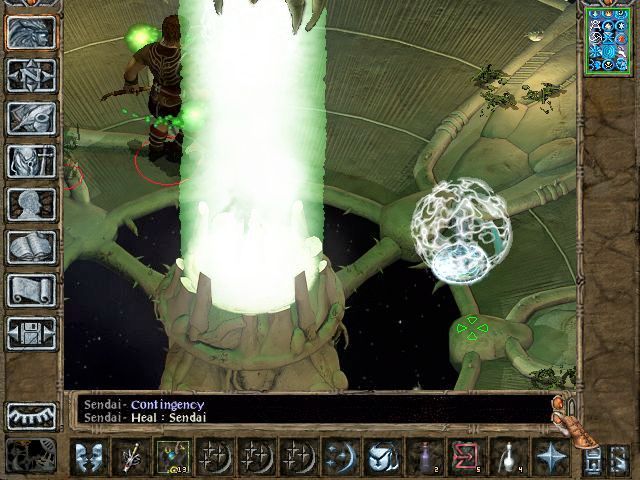Open the area map from the sidebar
This screenshot has width=640, height=480.
tap(31, 75)
